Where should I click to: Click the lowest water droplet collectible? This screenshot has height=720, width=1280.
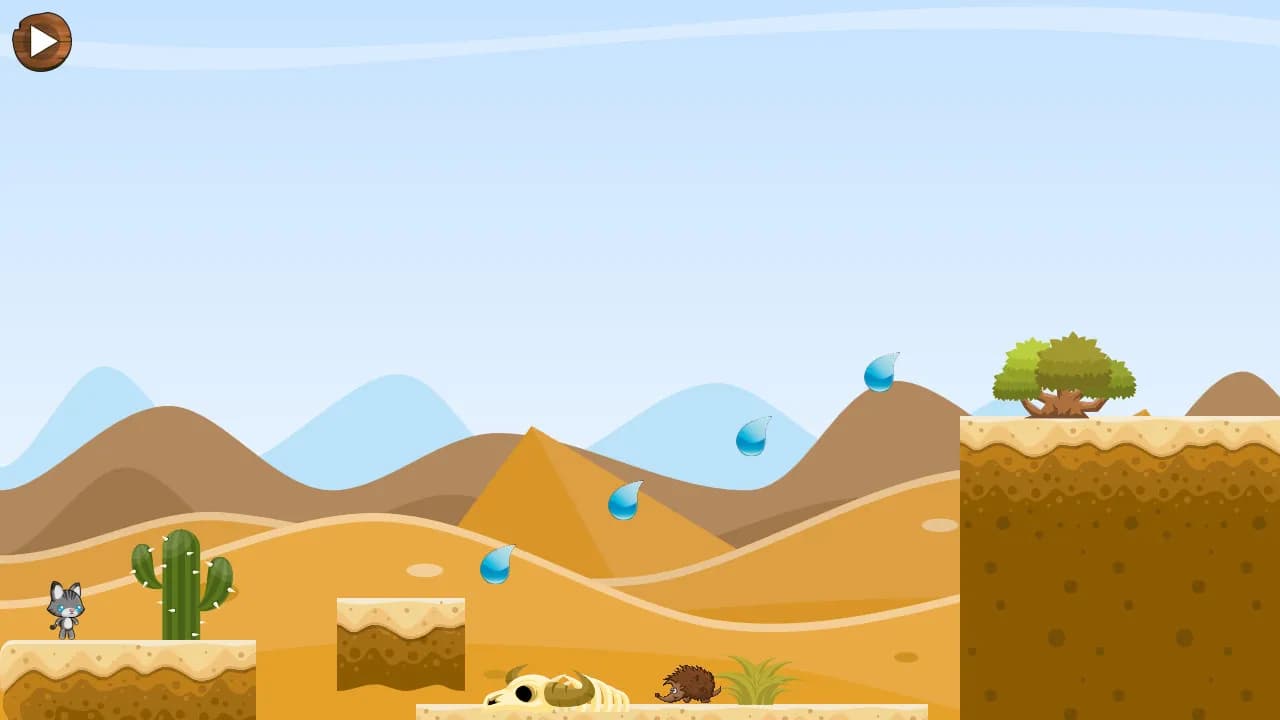pyautogui.click(x=497, y=565)
